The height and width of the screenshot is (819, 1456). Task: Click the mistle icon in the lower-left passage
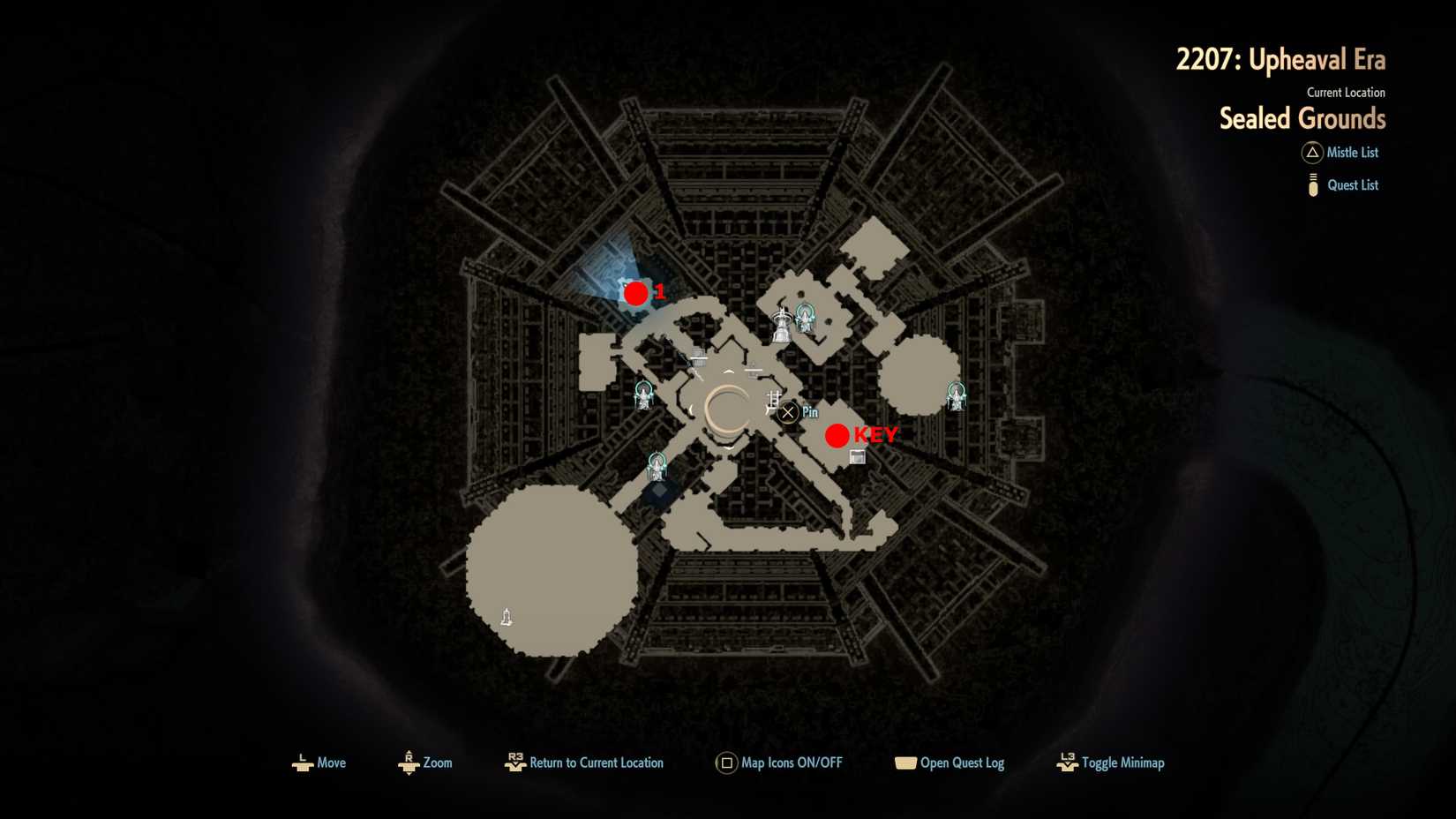coord(657,465)
